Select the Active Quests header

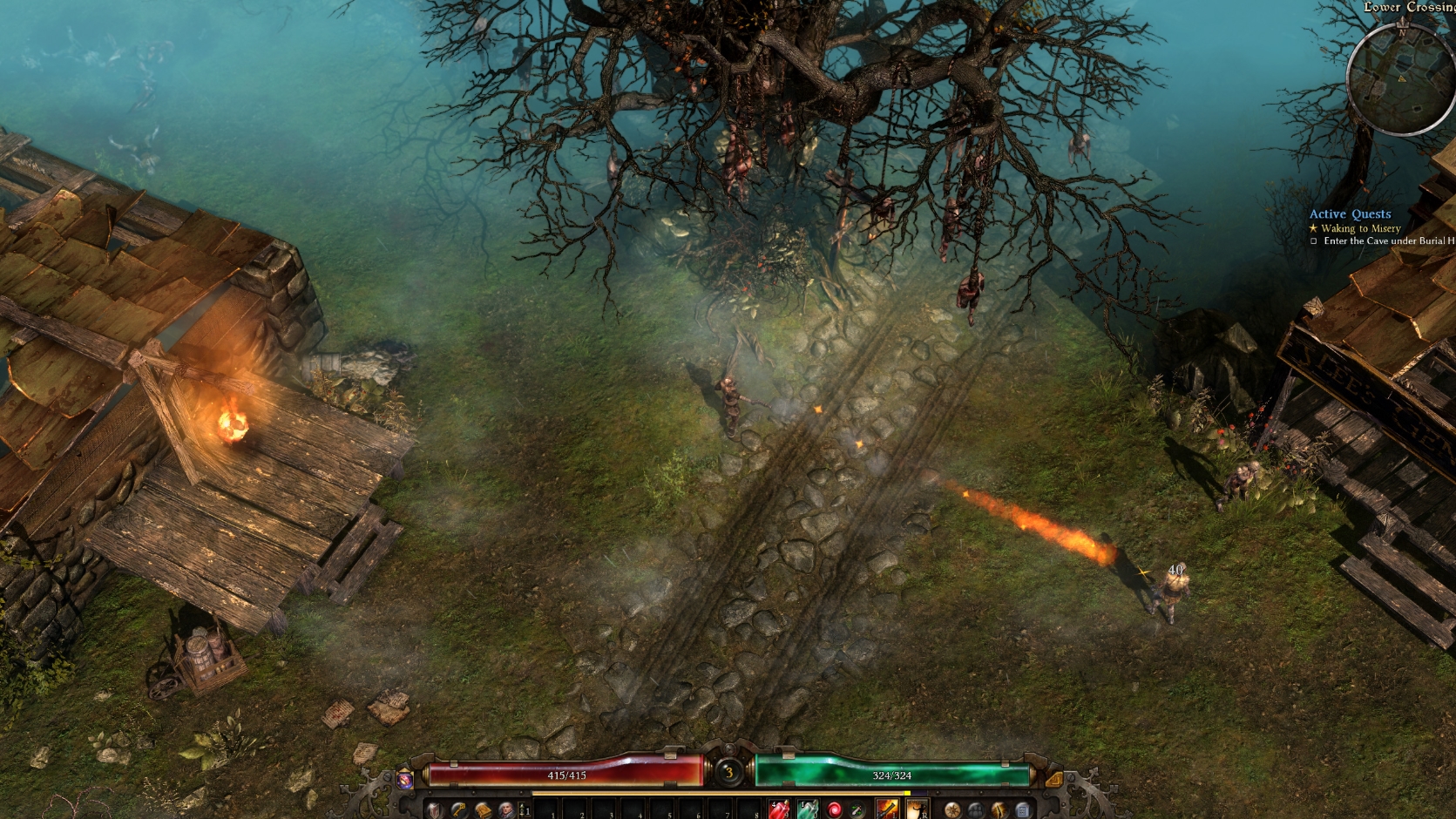1351,213
